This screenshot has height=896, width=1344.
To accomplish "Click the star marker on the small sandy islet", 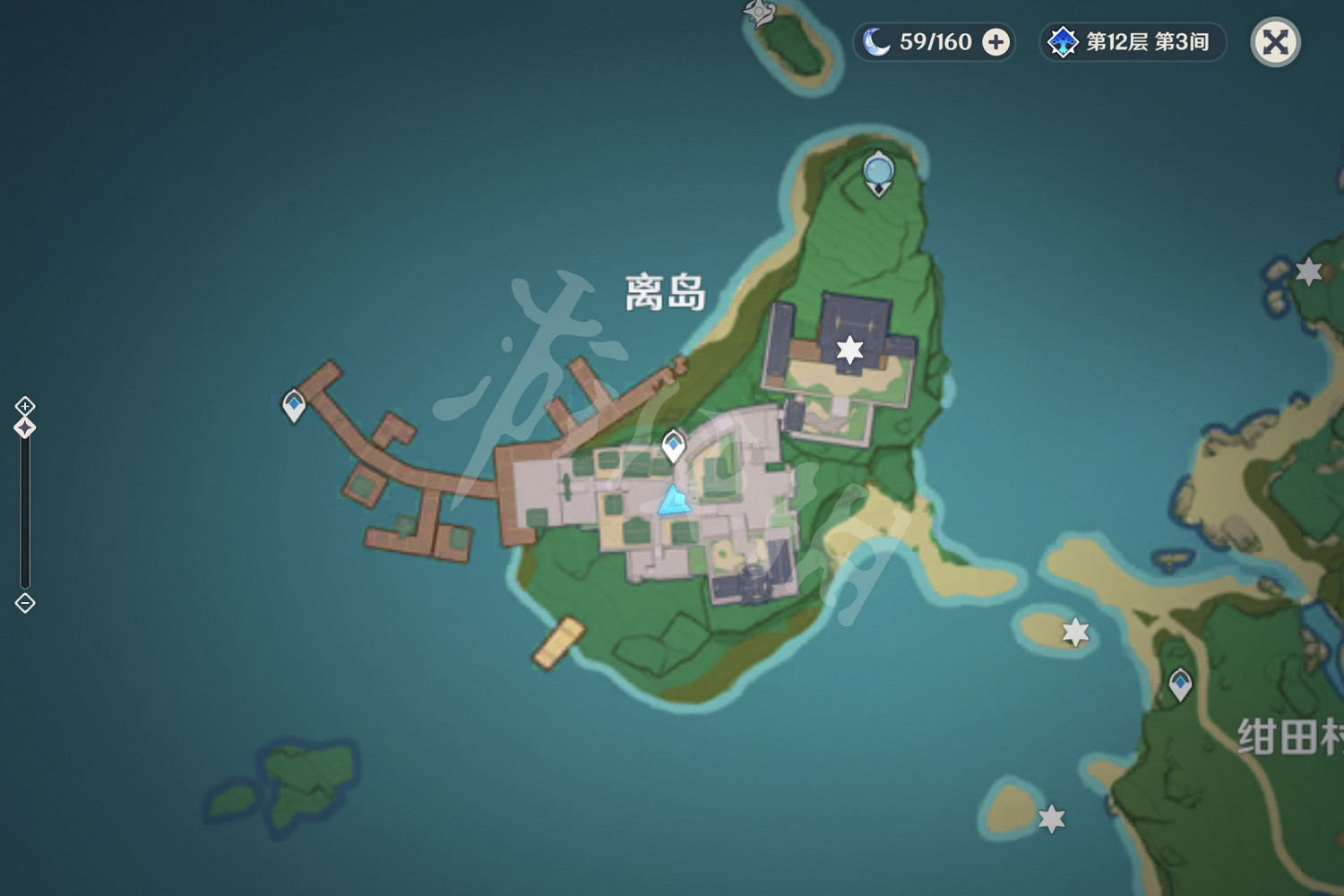I will 1076,632.
